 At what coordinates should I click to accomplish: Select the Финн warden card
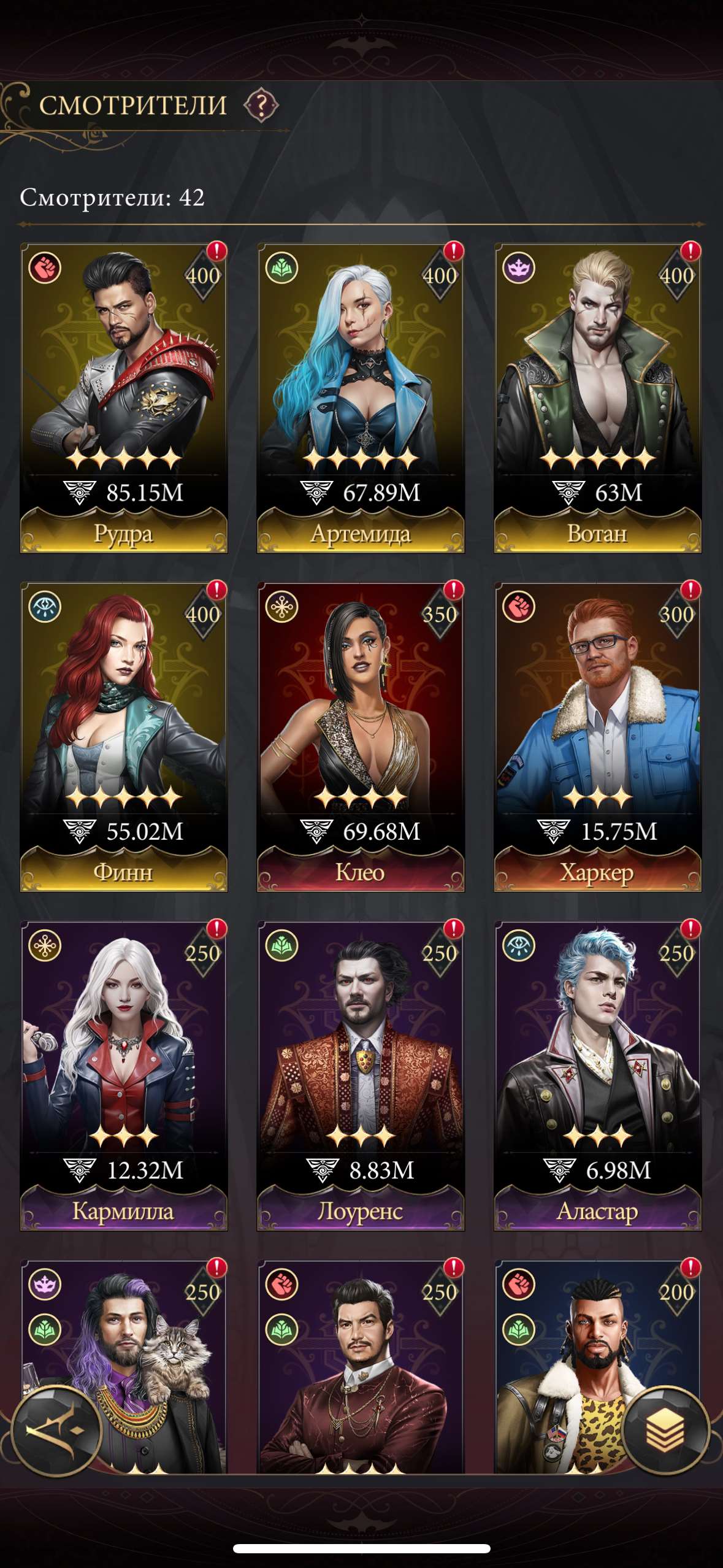[x=124, y=736]
